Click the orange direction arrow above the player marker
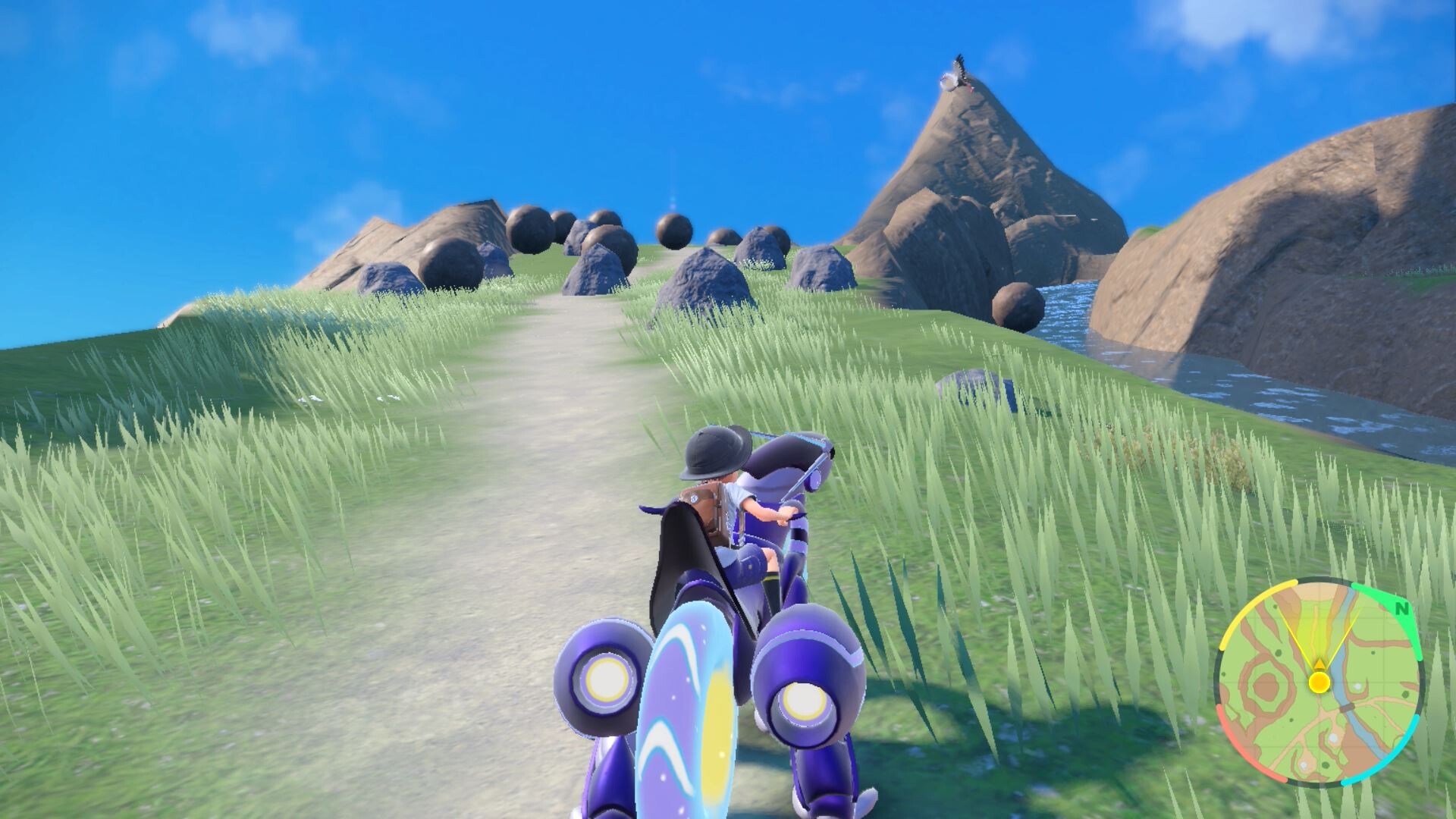Viewport: 1456px width, 819px height. point(1319,665)
